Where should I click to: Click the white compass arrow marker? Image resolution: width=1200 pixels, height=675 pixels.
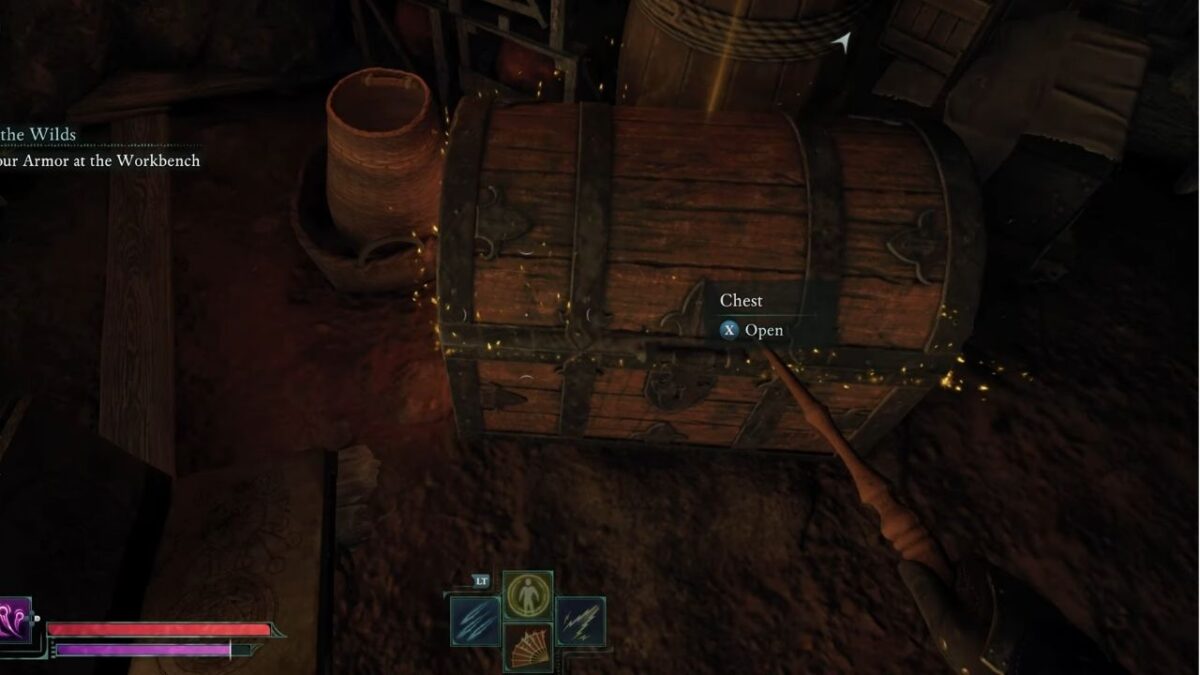tap(843, 42)
